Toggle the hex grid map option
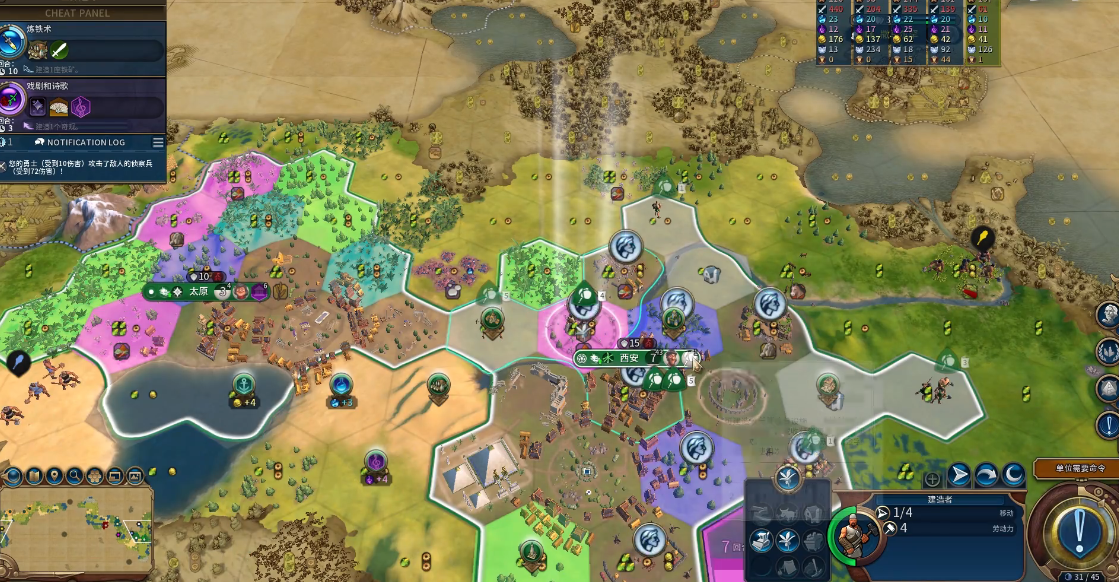This screenshot has height=582, width=1119. pos(93,476)
